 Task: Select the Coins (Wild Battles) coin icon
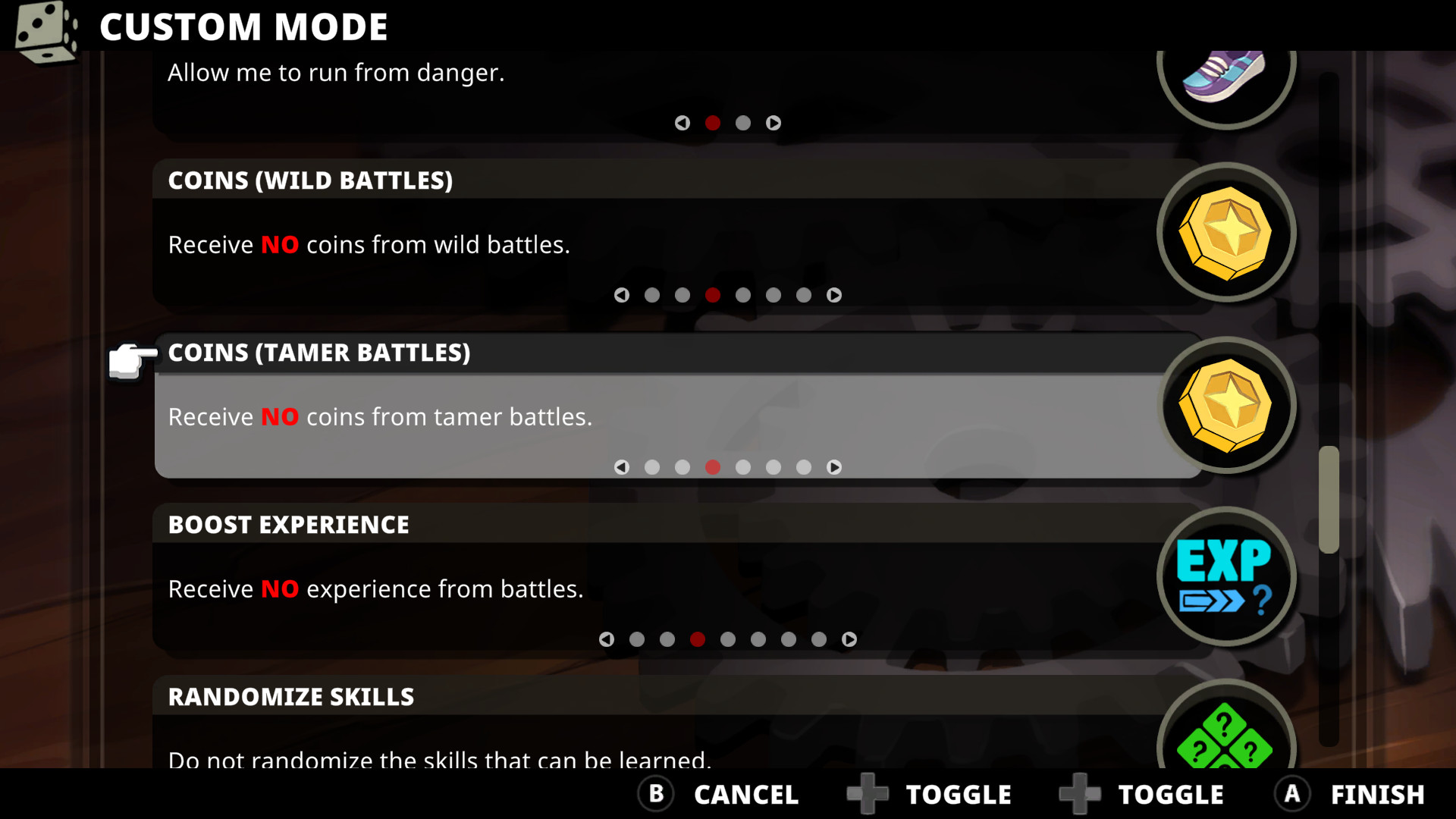coord(1225,234)
